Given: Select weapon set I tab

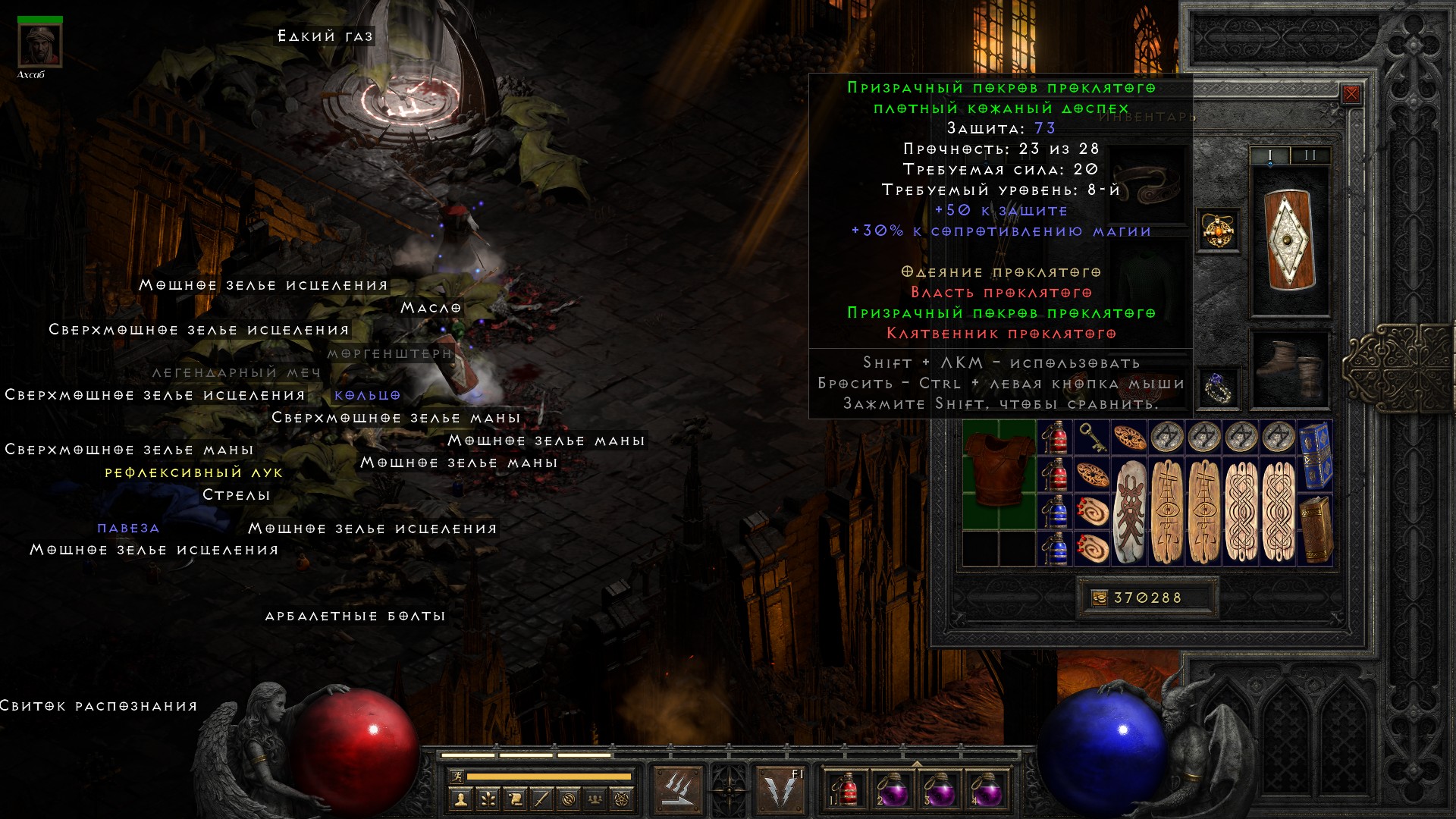Looking at the screenshot, I should click(1270, 155).
